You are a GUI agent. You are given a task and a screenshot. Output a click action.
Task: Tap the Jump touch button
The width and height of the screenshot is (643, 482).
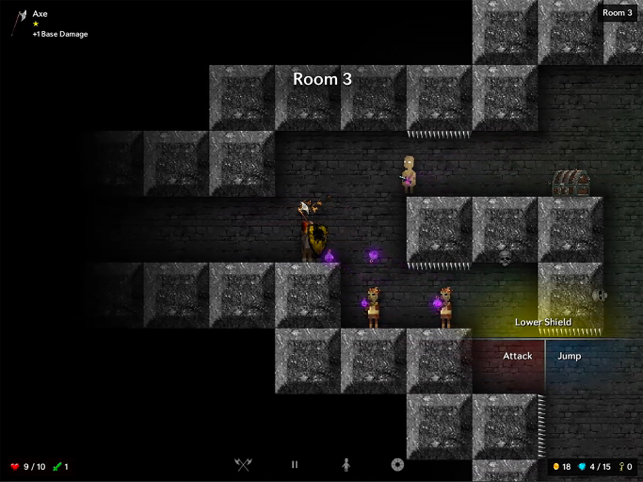tap(569, 356)
